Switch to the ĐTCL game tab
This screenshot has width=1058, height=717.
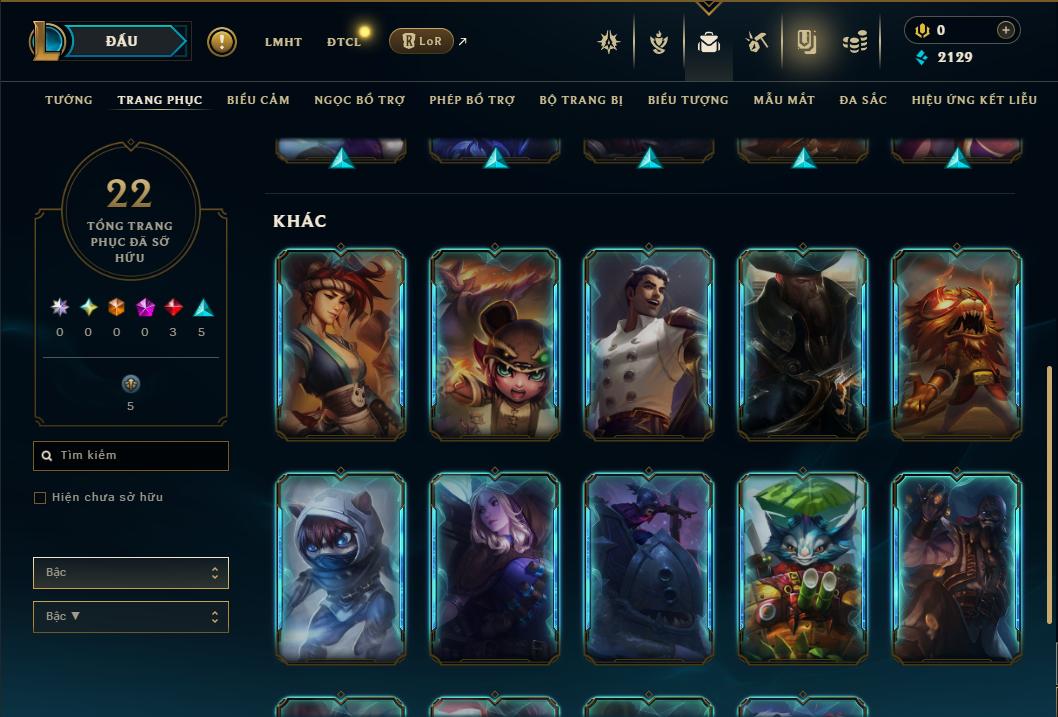(344, 42)
